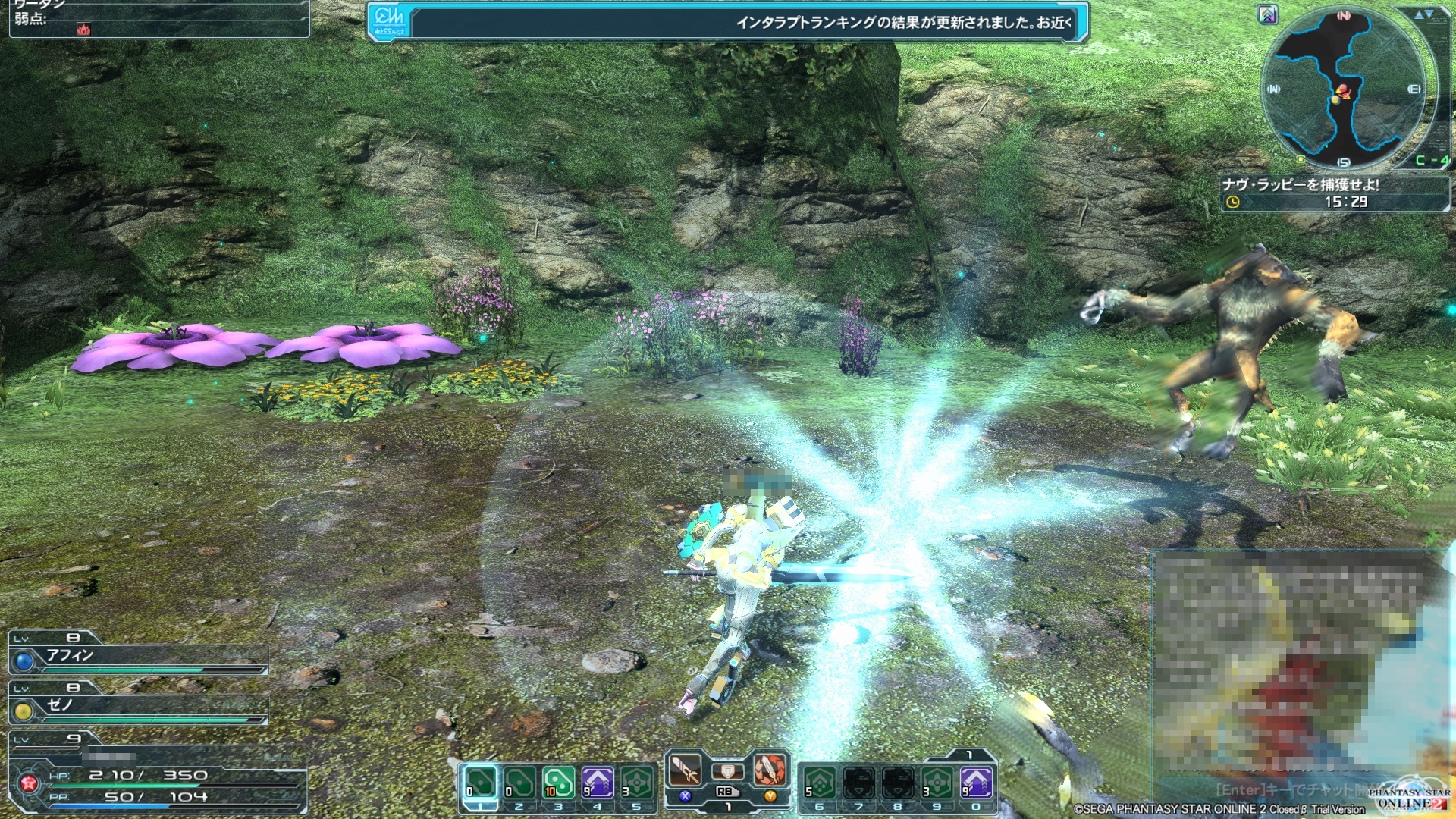Select the ナヴ・ラッピーを捕獲せよ! objective tracker

coord(1334,193)
